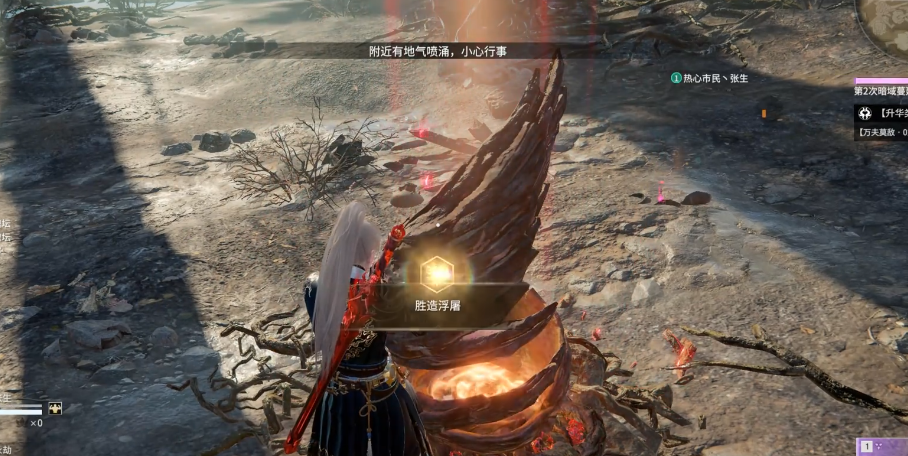Click the golden muscle buff icon
The height and width of the screenshot is (456, 908).
coord(55,408)
